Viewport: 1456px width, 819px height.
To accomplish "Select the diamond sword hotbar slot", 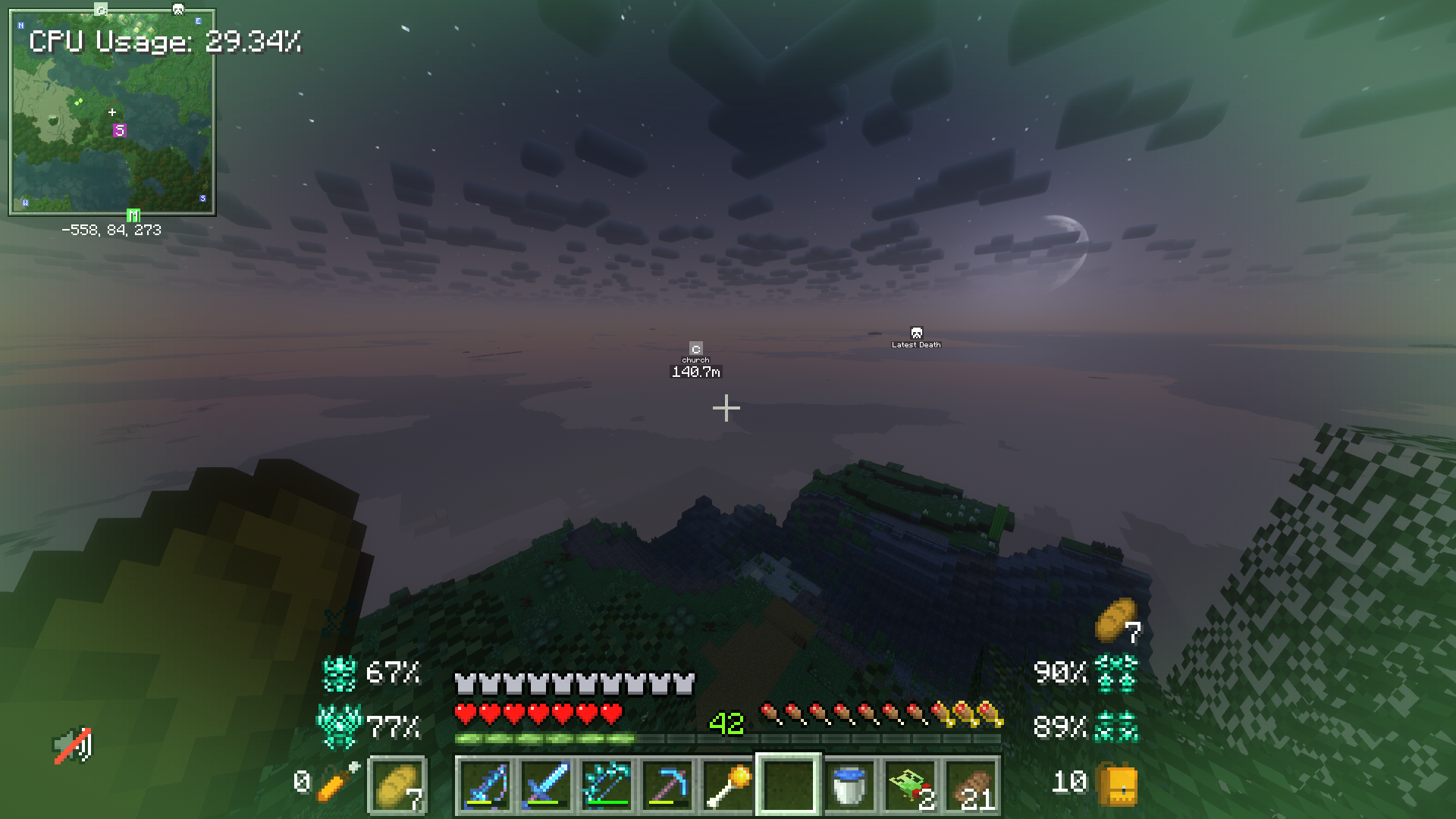I will click(546, 786).
